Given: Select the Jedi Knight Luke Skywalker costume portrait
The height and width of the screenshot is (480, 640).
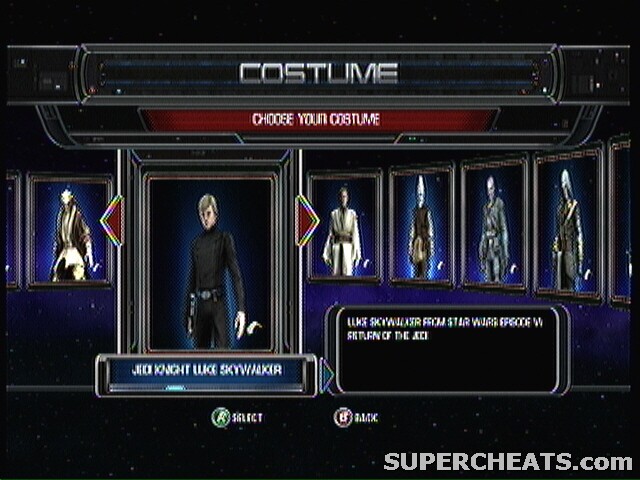Looking at the screenshot, I should point(210,262).
